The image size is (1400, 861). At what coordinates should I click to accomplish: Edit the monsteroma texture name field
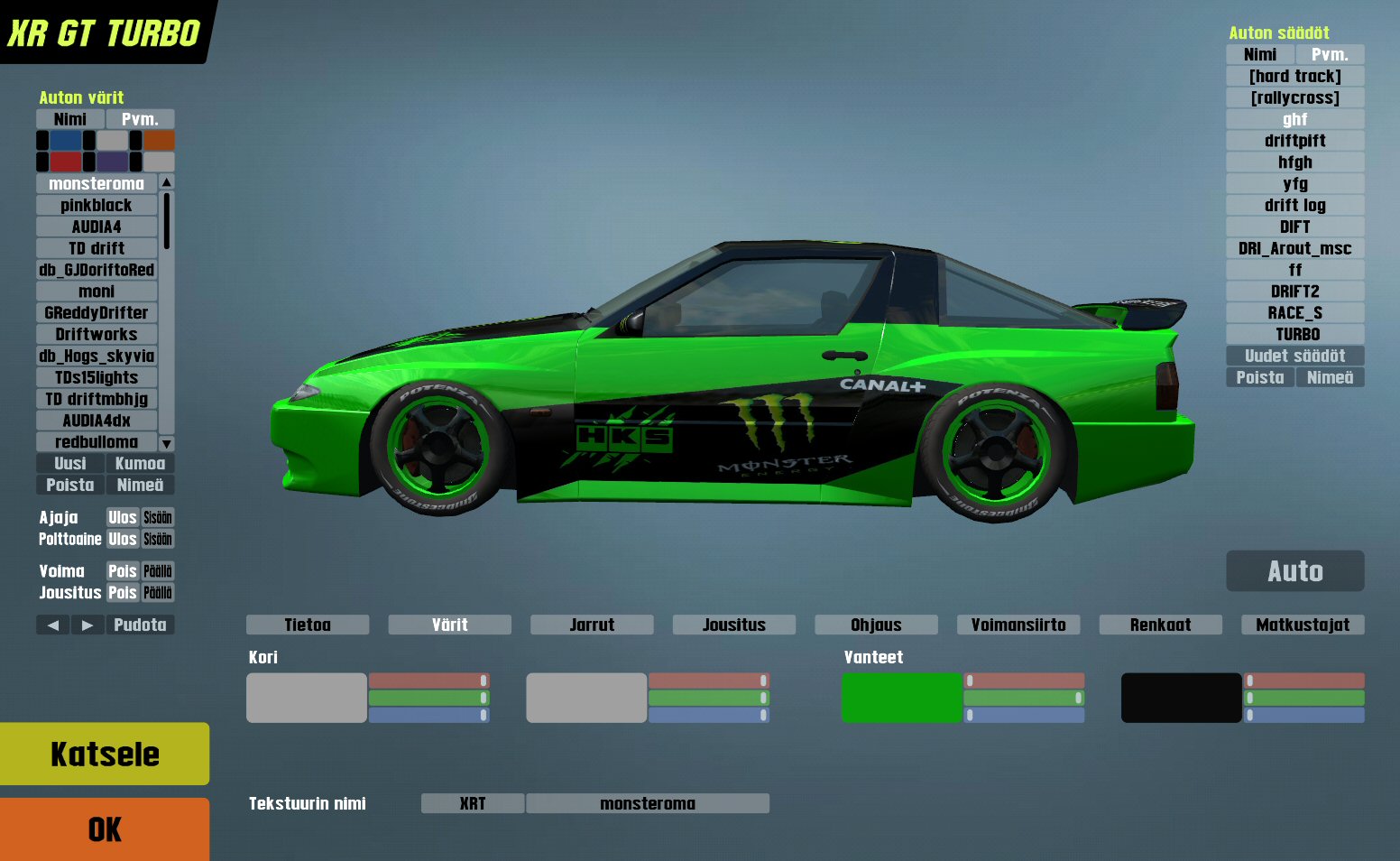coord(647,803)
